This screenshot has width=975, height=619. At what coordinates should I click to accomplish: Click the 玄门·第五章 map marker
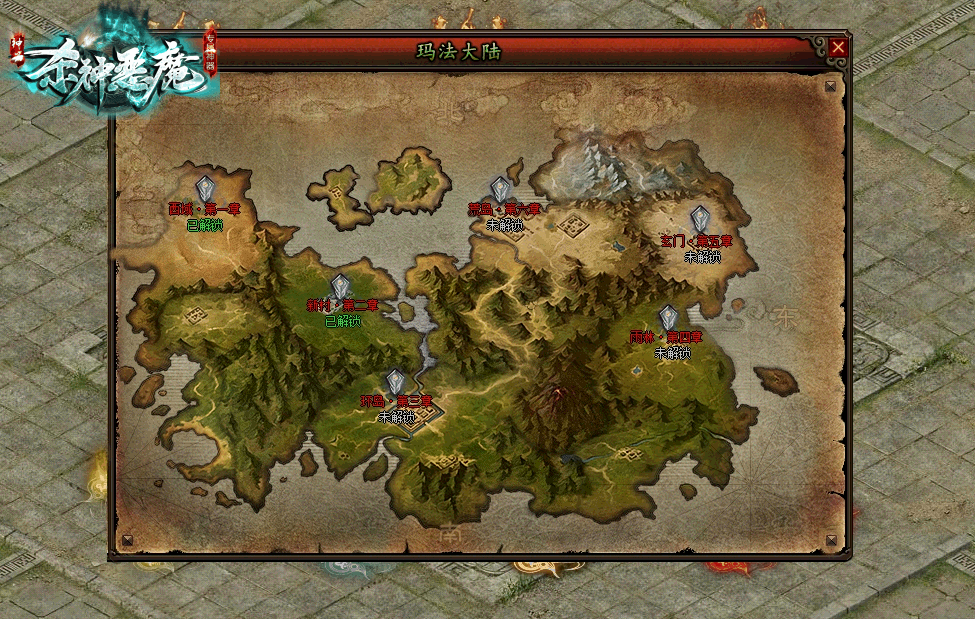point(700,219)
